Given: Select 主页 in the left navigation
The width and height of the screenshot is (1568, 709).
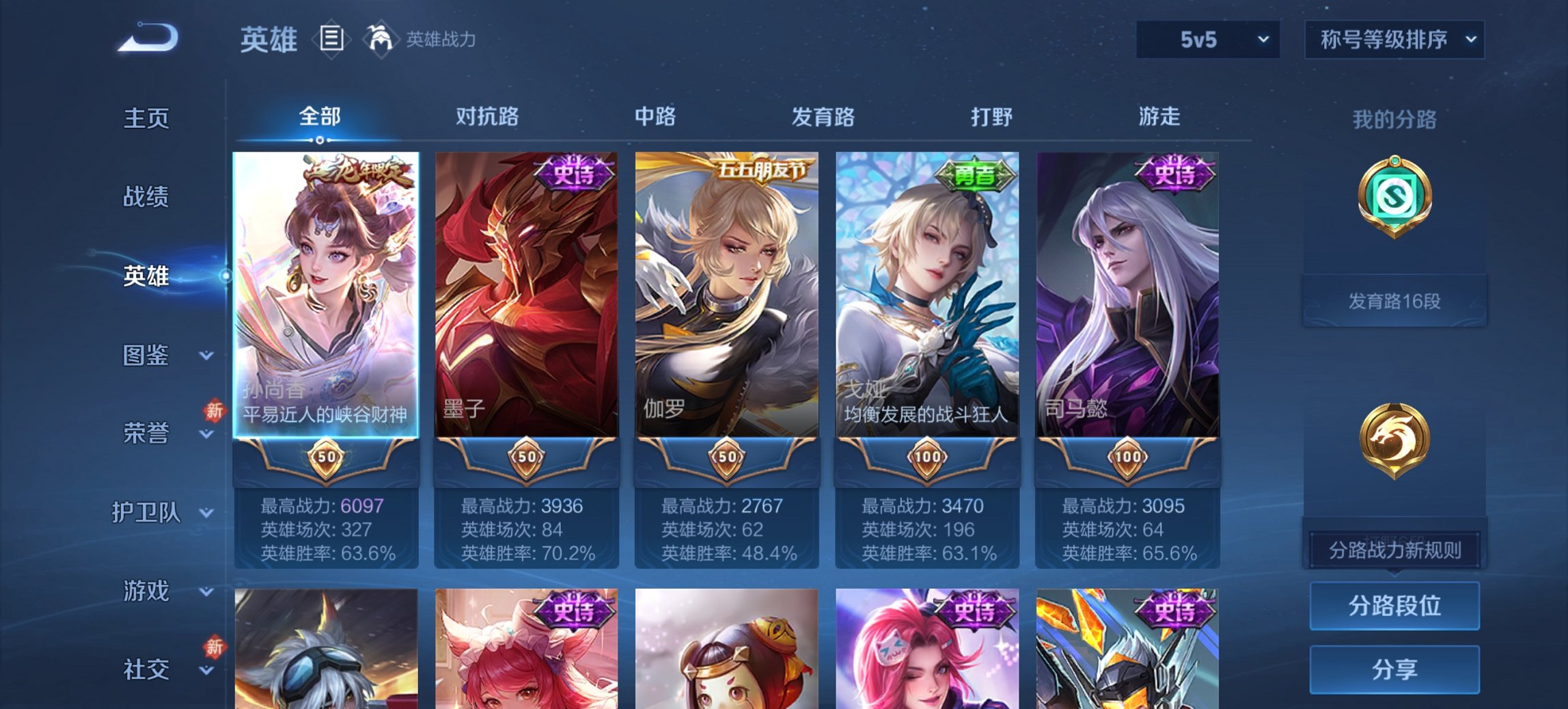Looking at the screenshot, I should point(146,118).
